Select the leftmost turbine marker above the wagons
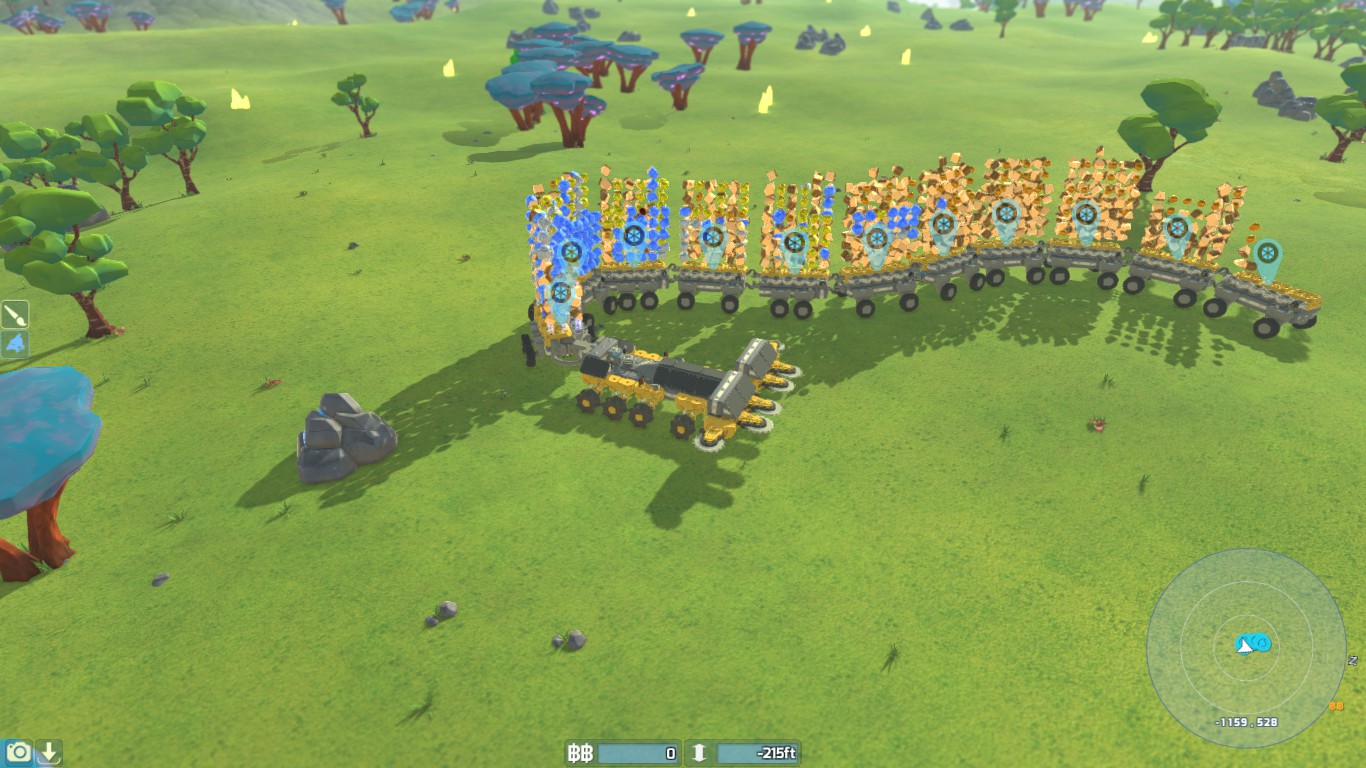This screenshot has height=768, width=1366. 570,253
